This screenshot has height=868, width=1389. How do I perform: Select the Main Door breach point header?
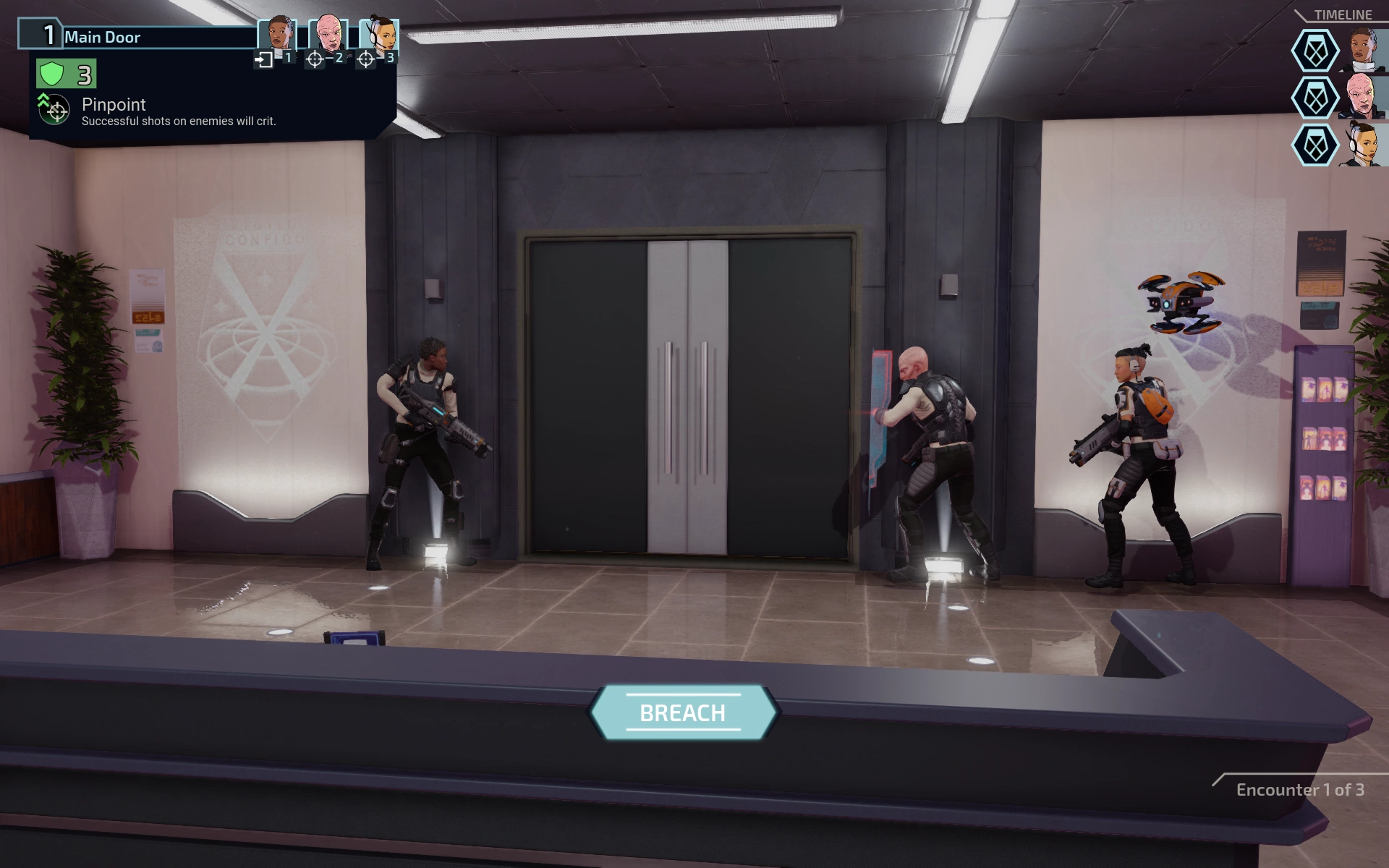[137, 36]
